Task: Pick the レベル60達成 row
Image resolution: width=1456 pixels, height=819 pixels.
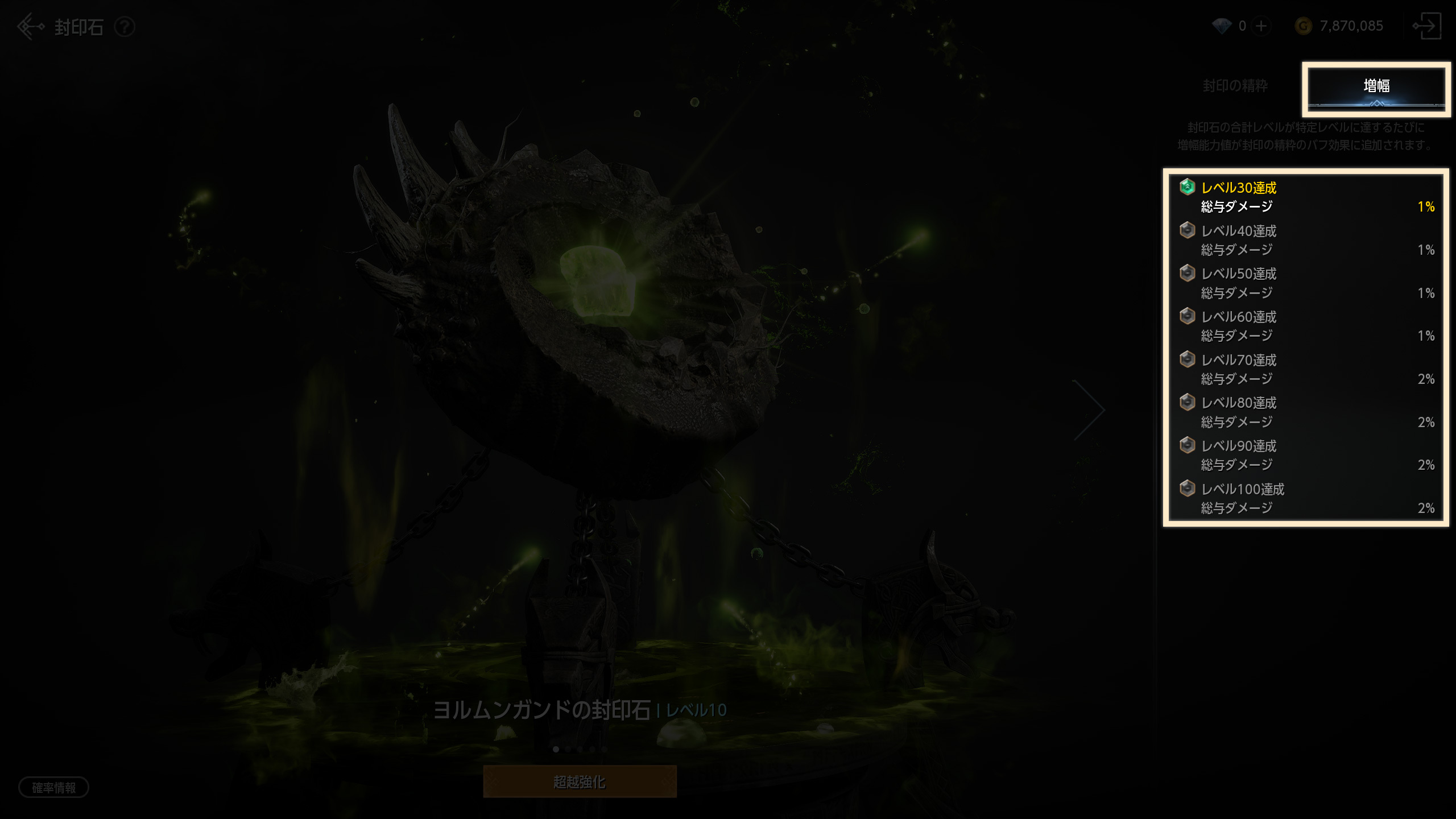Action: tap(1306, 326)
